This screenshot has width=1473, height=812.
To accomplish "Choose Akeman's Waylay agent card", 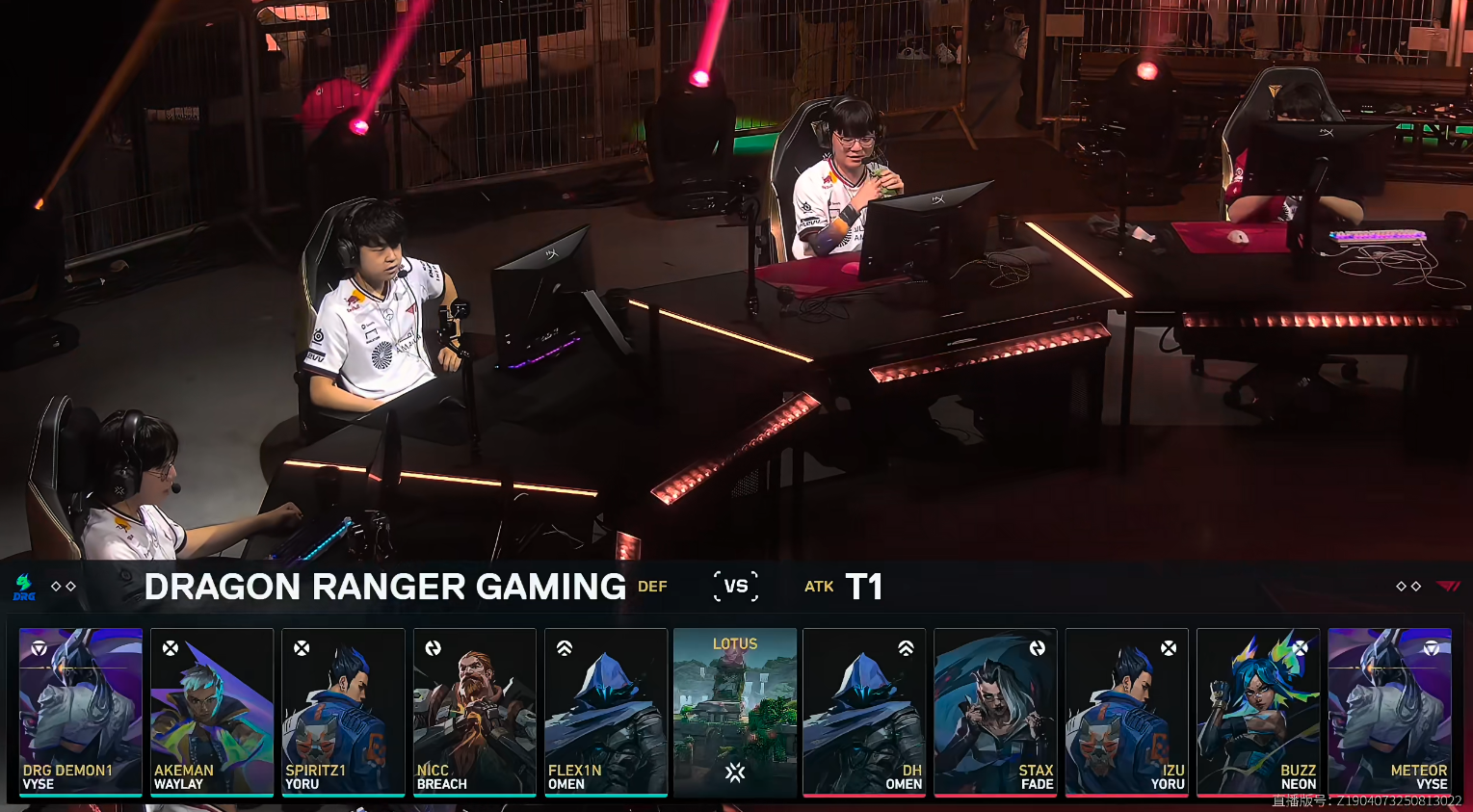I will 212,712.
